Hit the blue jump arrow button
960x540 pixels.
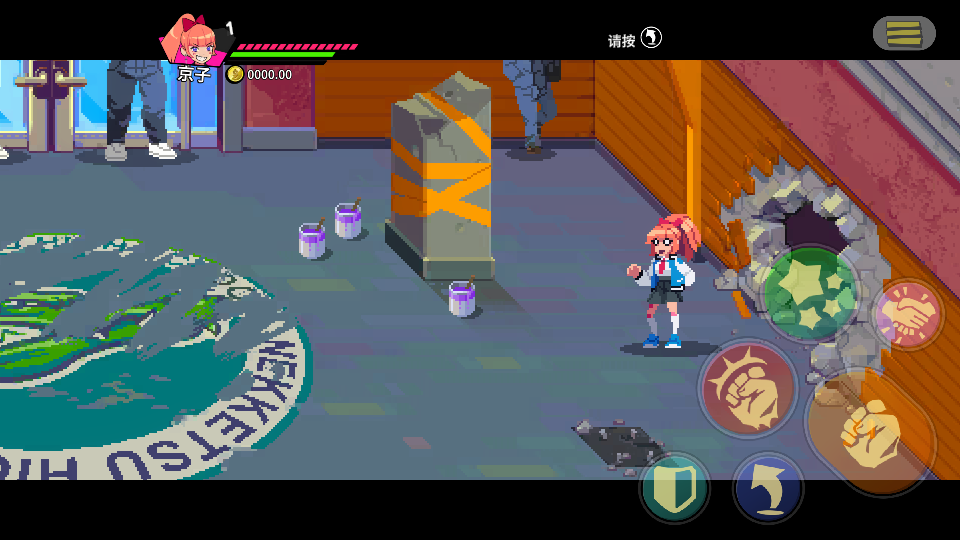[x=768, y=488]
